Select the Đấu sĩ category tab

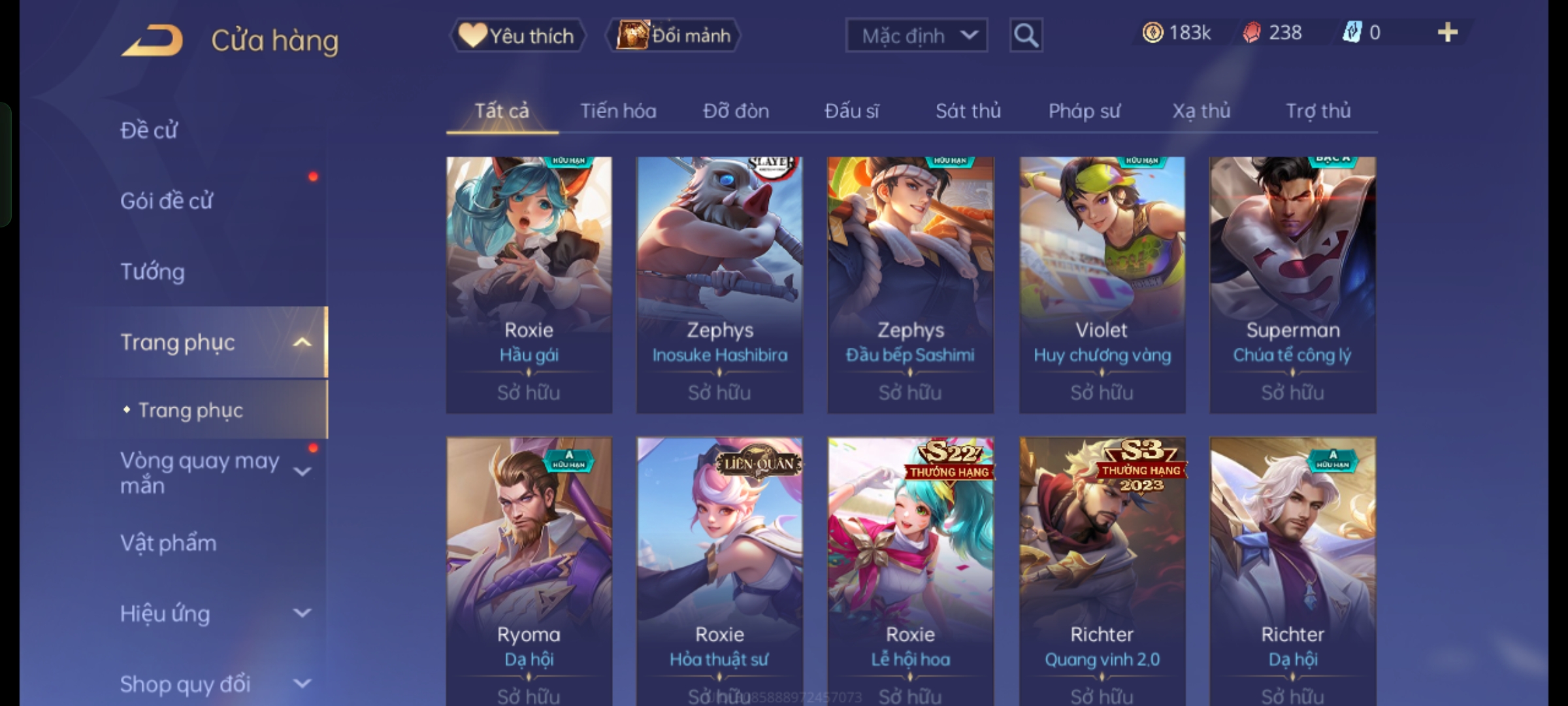click(x=851, y=111)
